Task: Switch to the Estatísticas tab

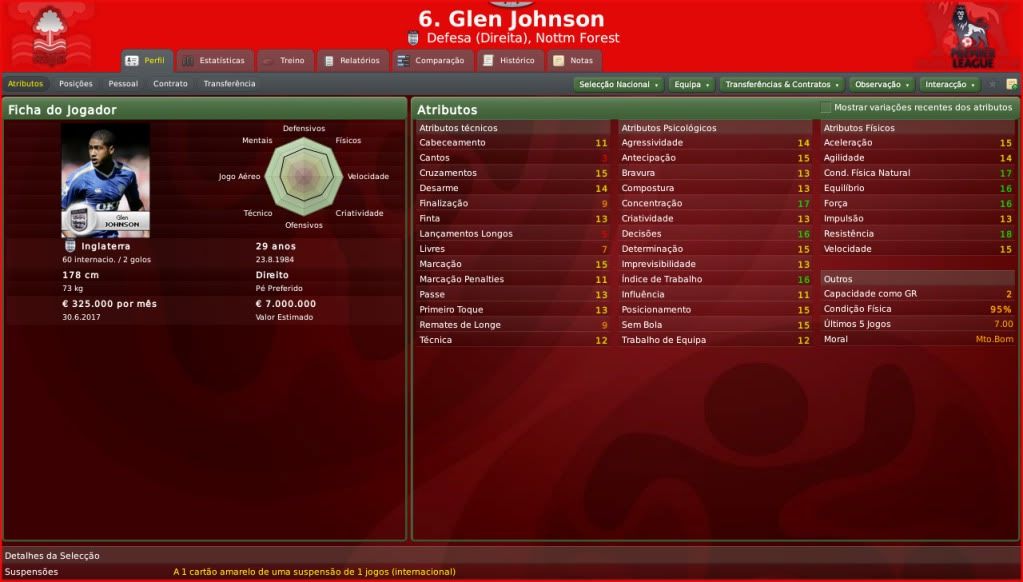Action: point(213,61)
